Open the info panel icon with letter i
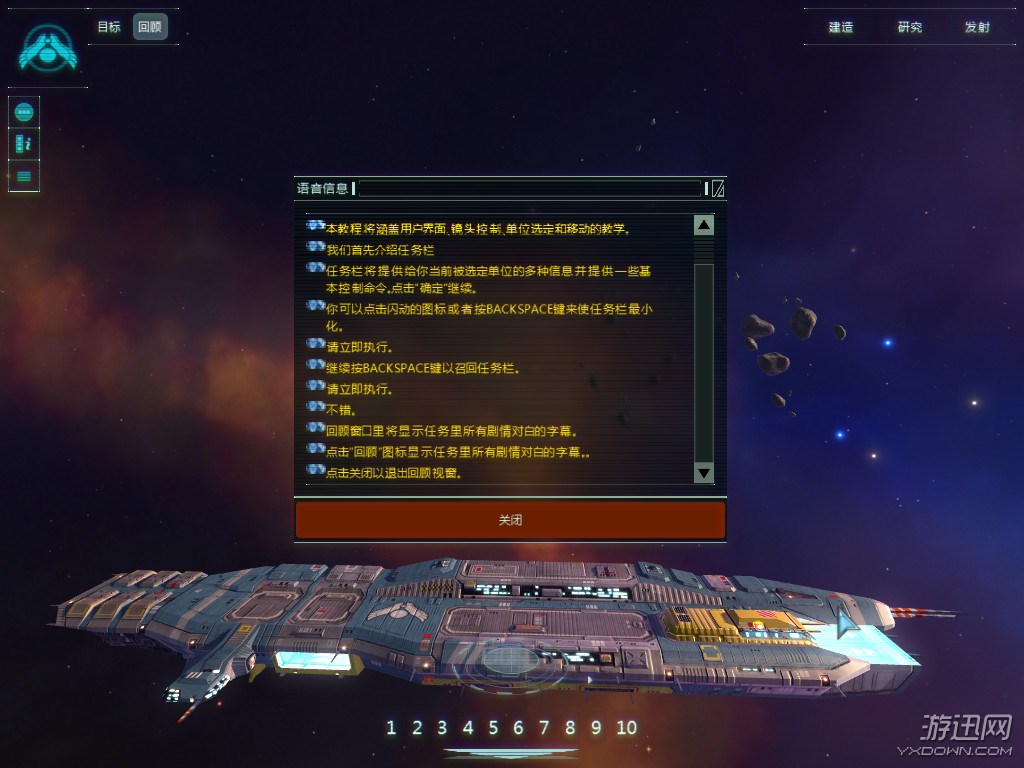Screen dimensions: 1024x768 click(24, 144)
